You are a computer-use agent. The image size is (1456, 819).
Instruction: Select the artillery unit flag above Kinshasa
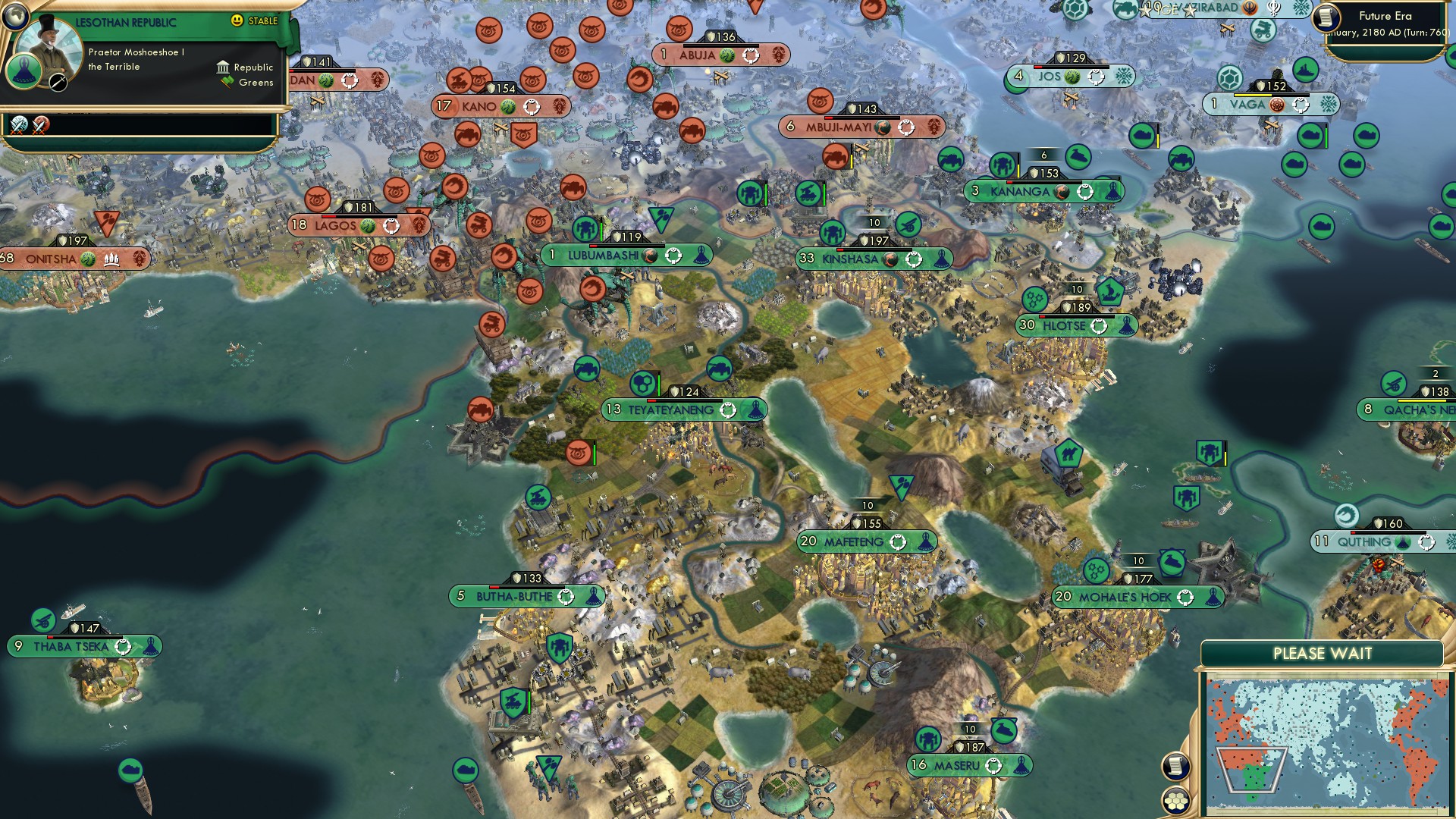908,226
